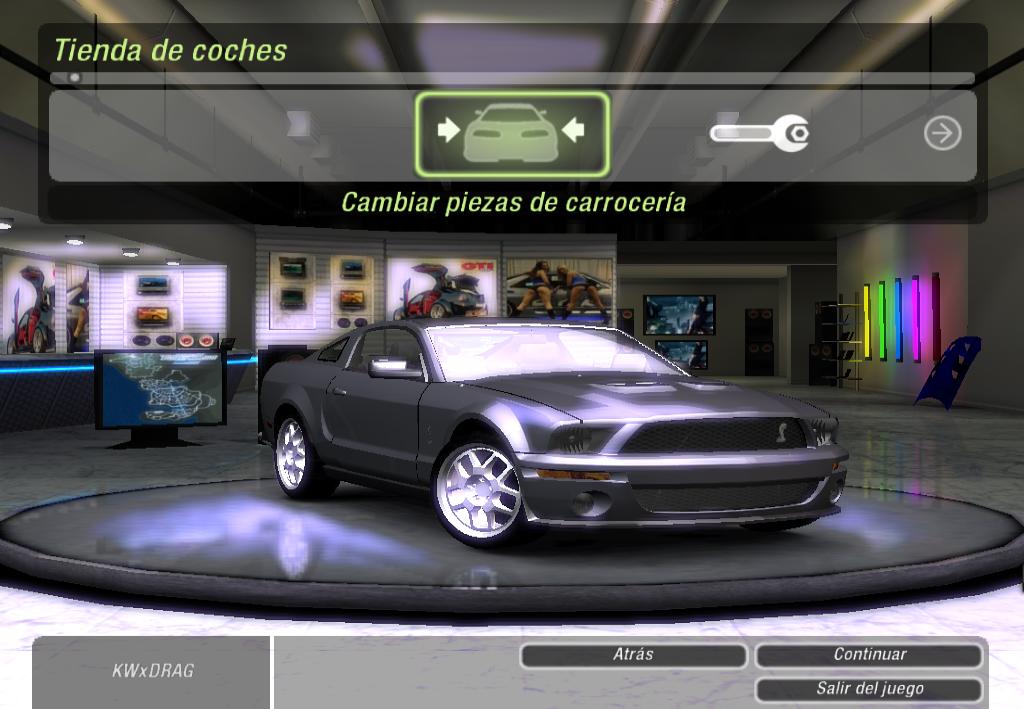The image size is (1026, 709).
Task: Open the wrench performance tuning option
Action: pyautogui.click(x=760, y=133)
